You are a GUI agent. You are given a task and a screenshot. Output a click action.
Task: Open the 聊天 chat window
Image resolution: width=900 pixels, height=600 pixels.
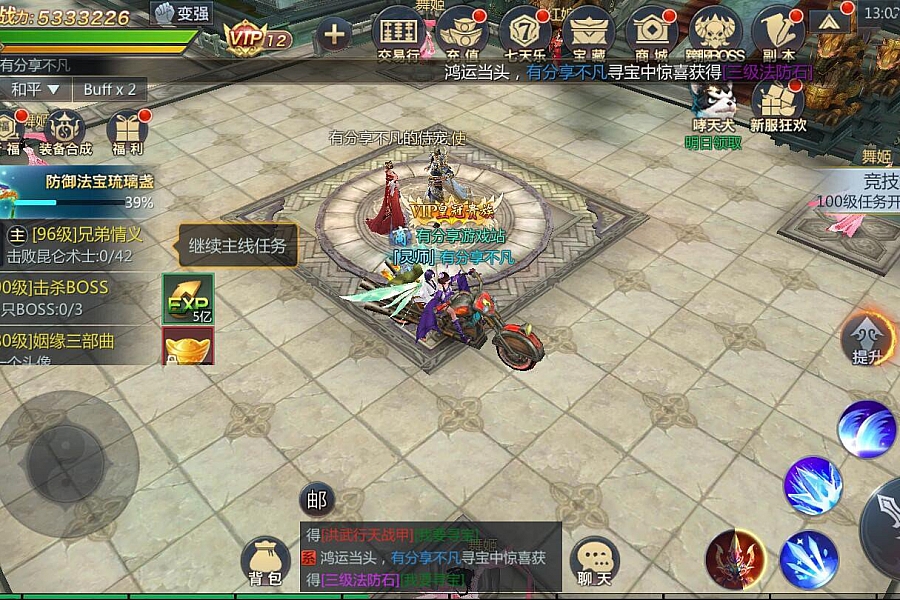pos(595,562)
